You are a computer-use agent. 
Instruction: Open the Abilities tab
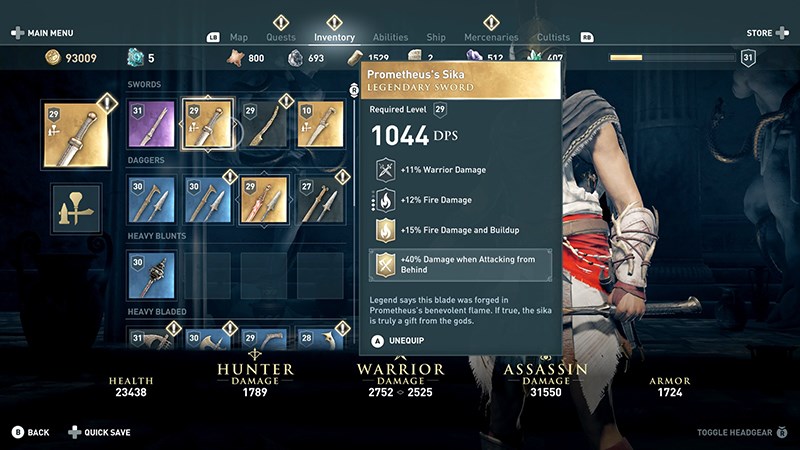pyautogui.click(x=390, y=38)
